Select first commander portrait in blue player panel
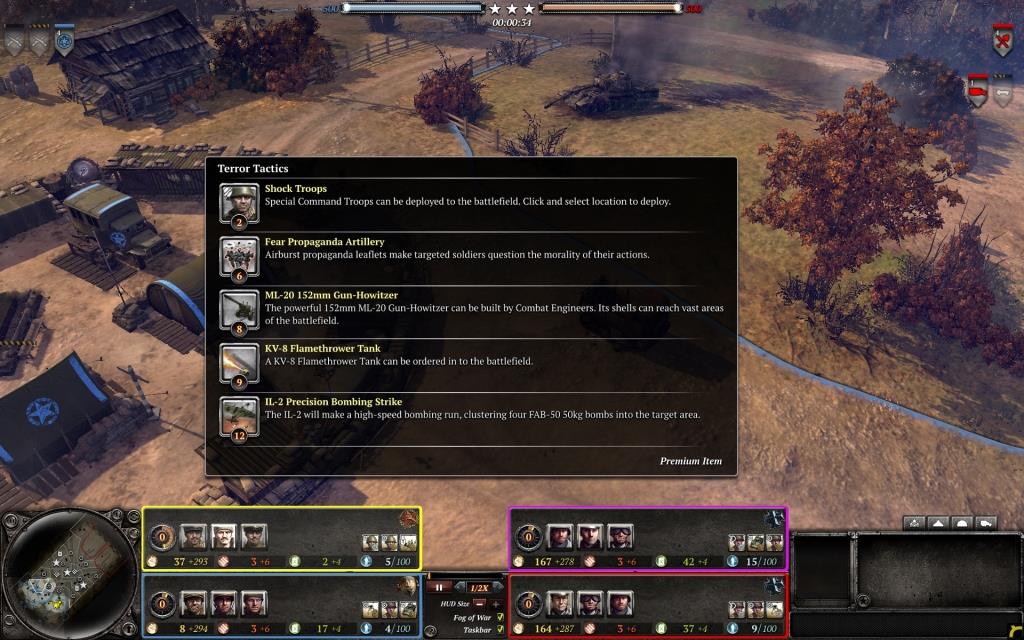This screenshot has height=640, width=1024. click(193, 605)
